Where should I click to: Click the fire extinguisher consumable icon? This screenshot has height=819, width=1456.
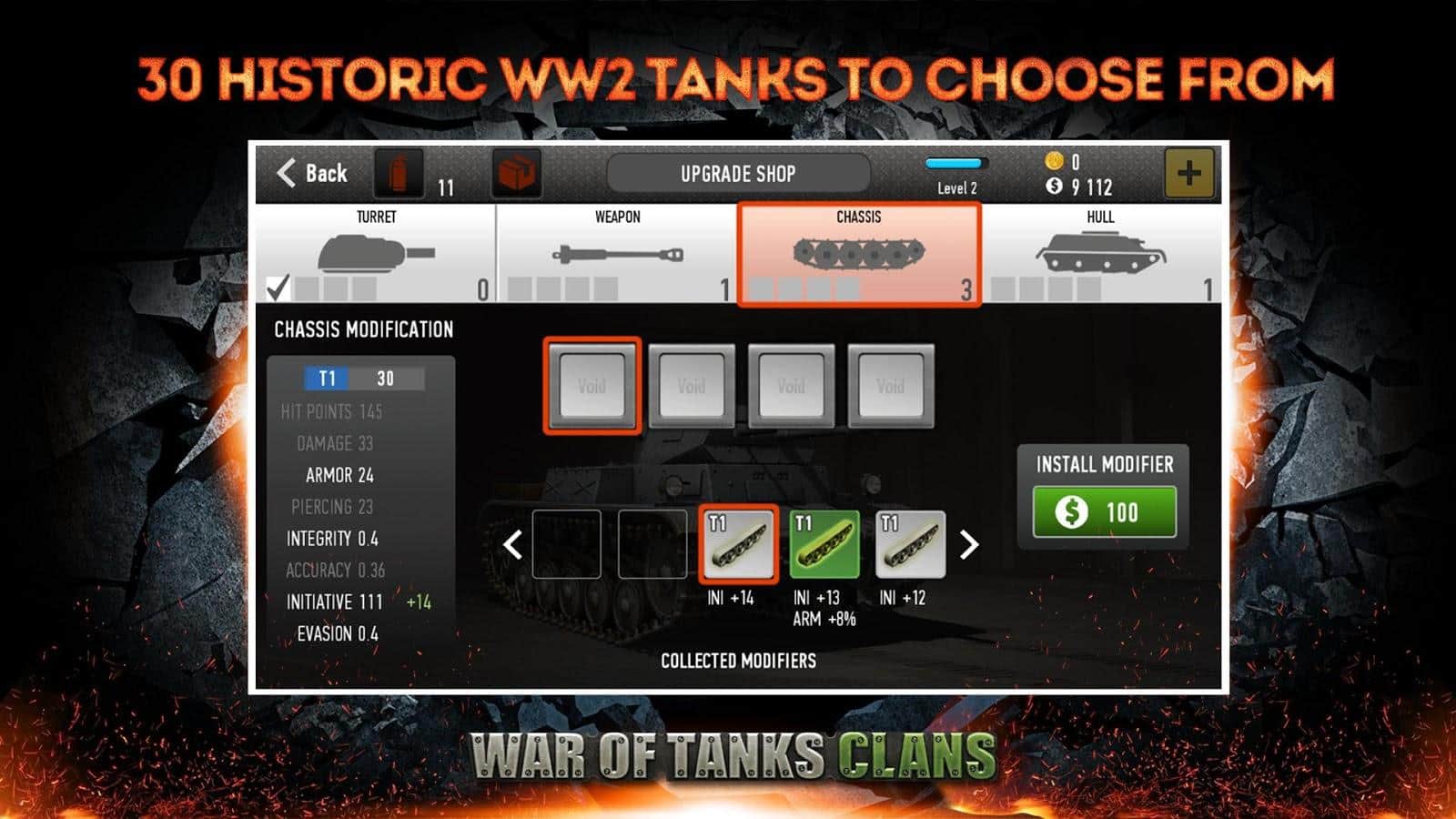tap(398, 174)
